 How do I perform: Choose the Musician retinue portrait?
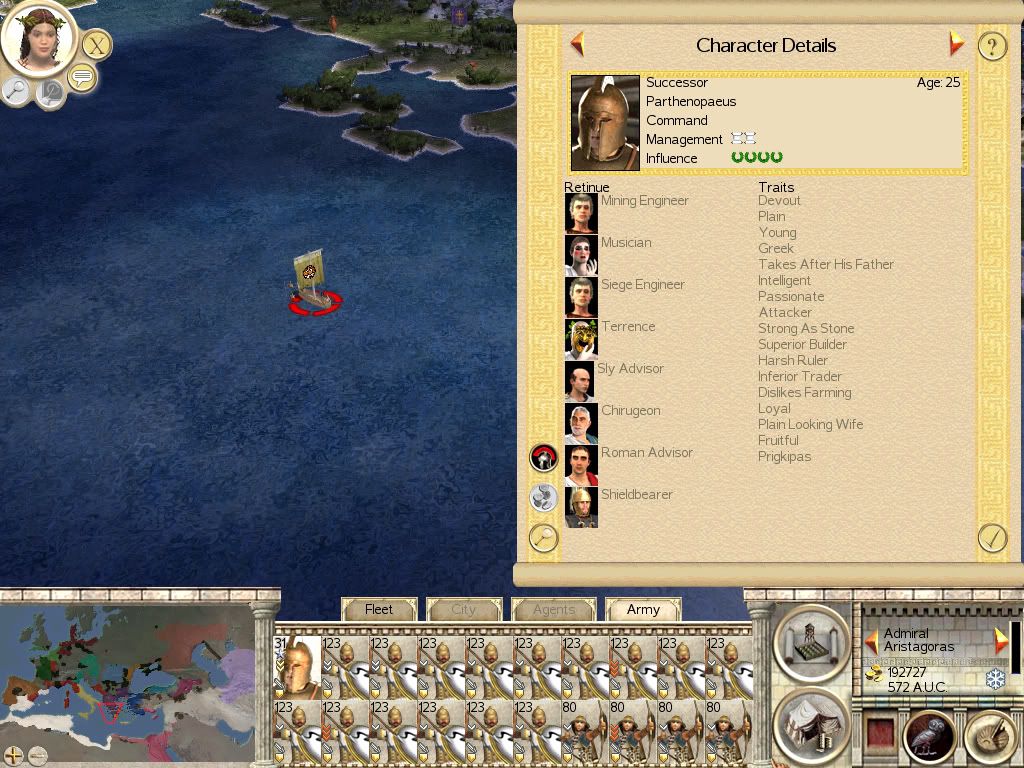[x=581, y=255]
